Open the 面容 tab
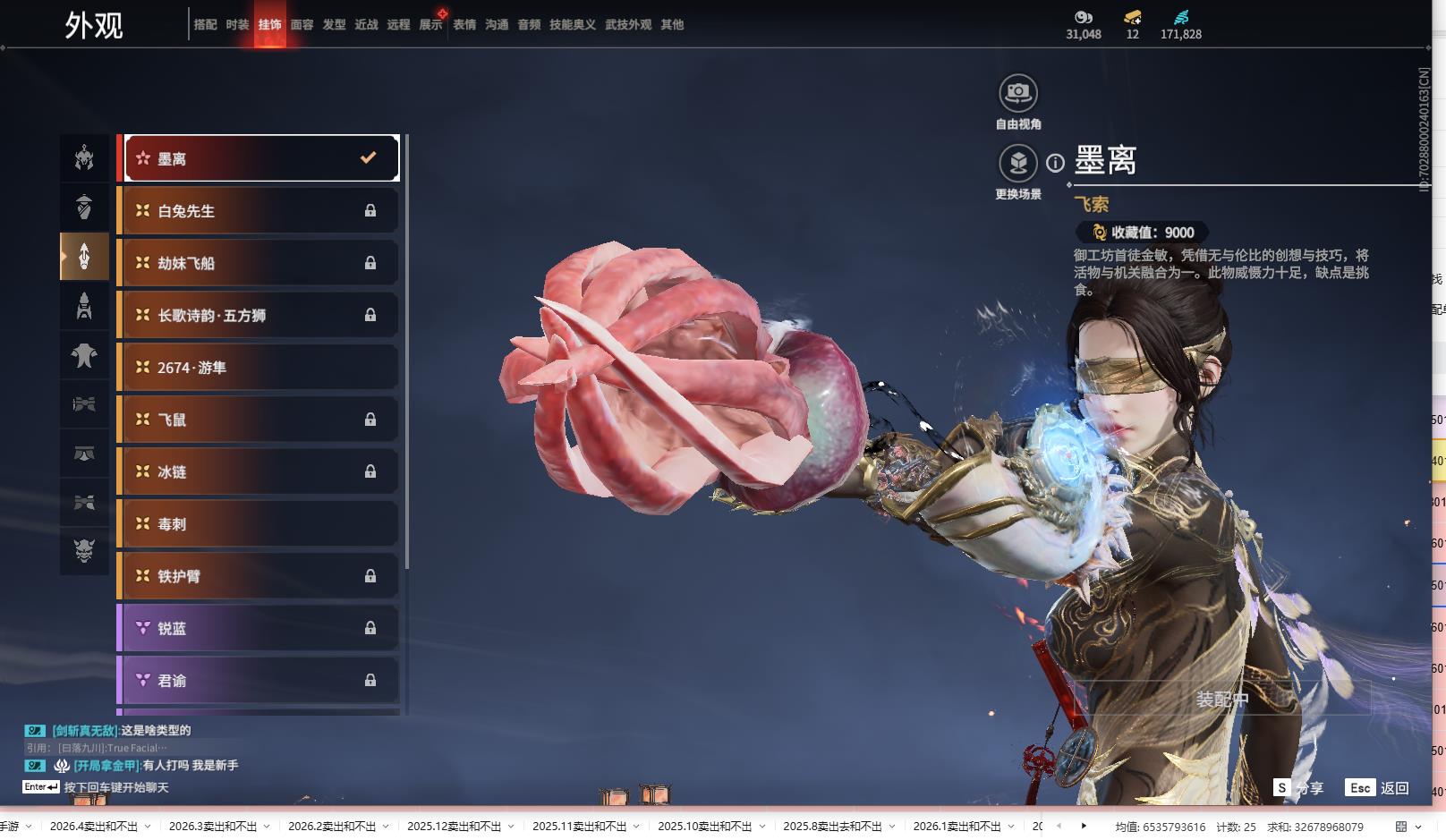 (x=302, y=25)
